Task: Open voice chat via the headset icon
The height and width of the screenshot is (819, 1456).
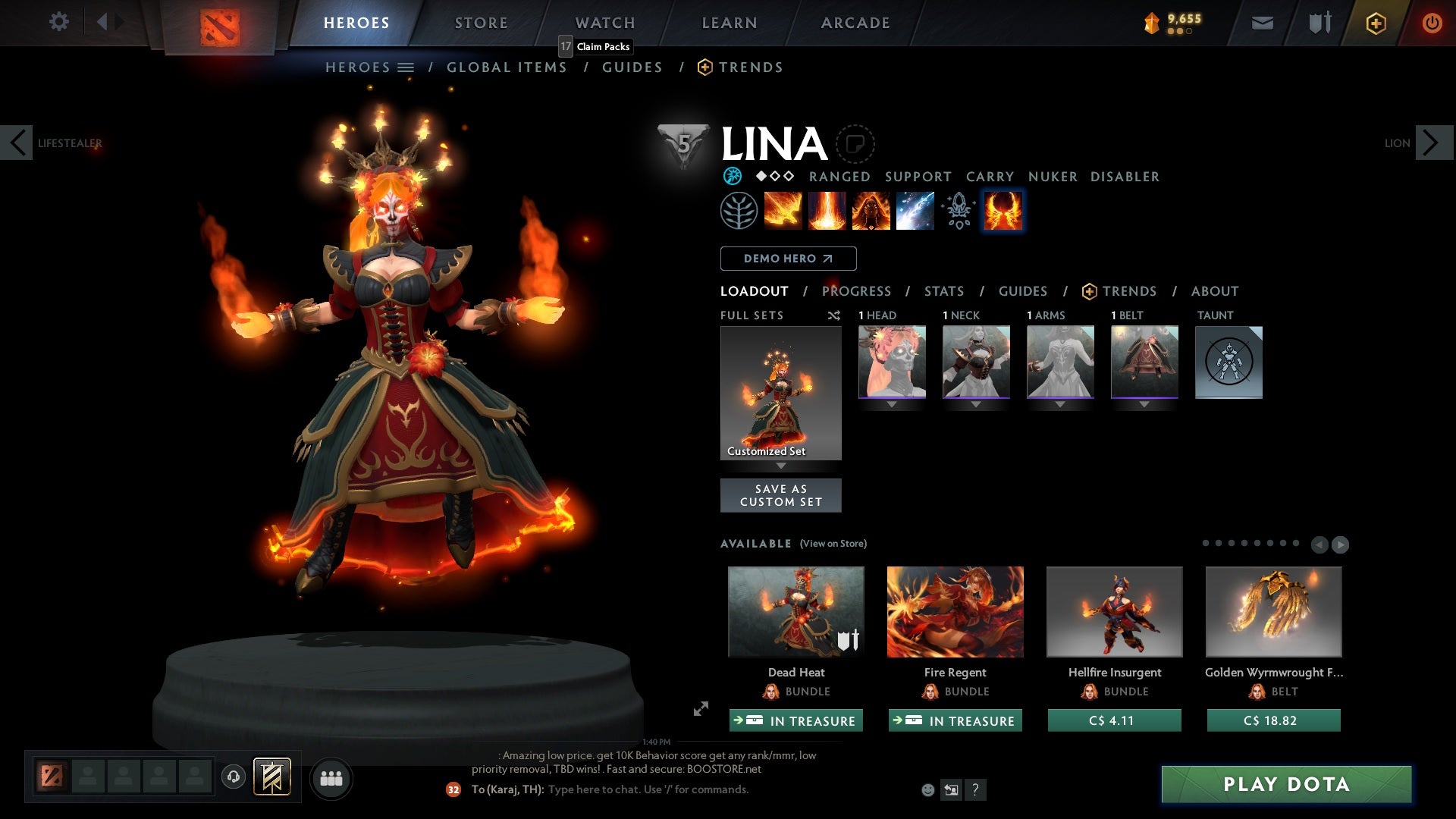Action: click(234, 778)
